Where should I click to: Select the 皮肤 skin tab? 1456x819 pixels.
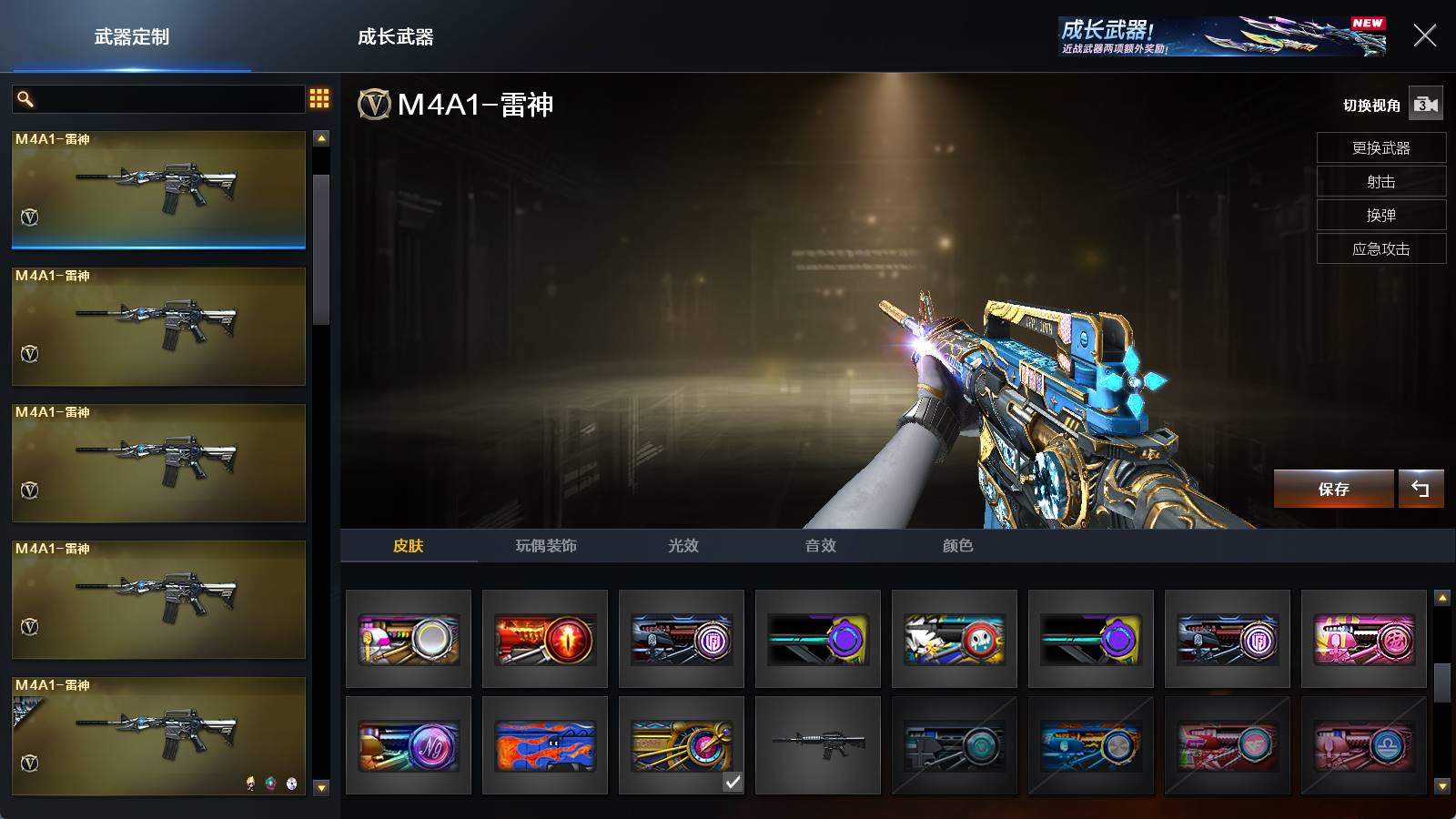[x=408, y=545]
